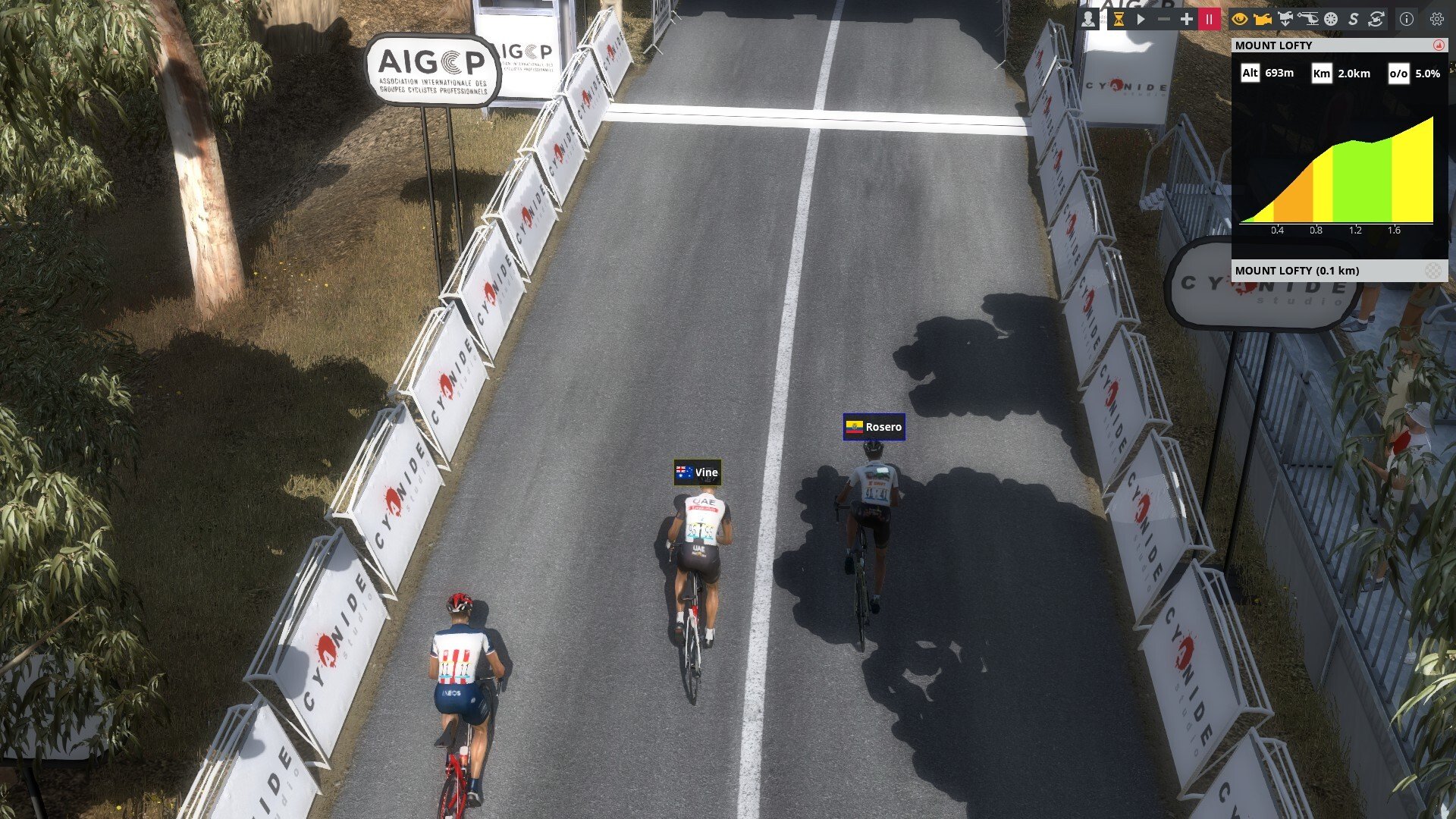Activate the rotating camera cycle icon
The image size is (1456, 819).
coord(1376,19)
